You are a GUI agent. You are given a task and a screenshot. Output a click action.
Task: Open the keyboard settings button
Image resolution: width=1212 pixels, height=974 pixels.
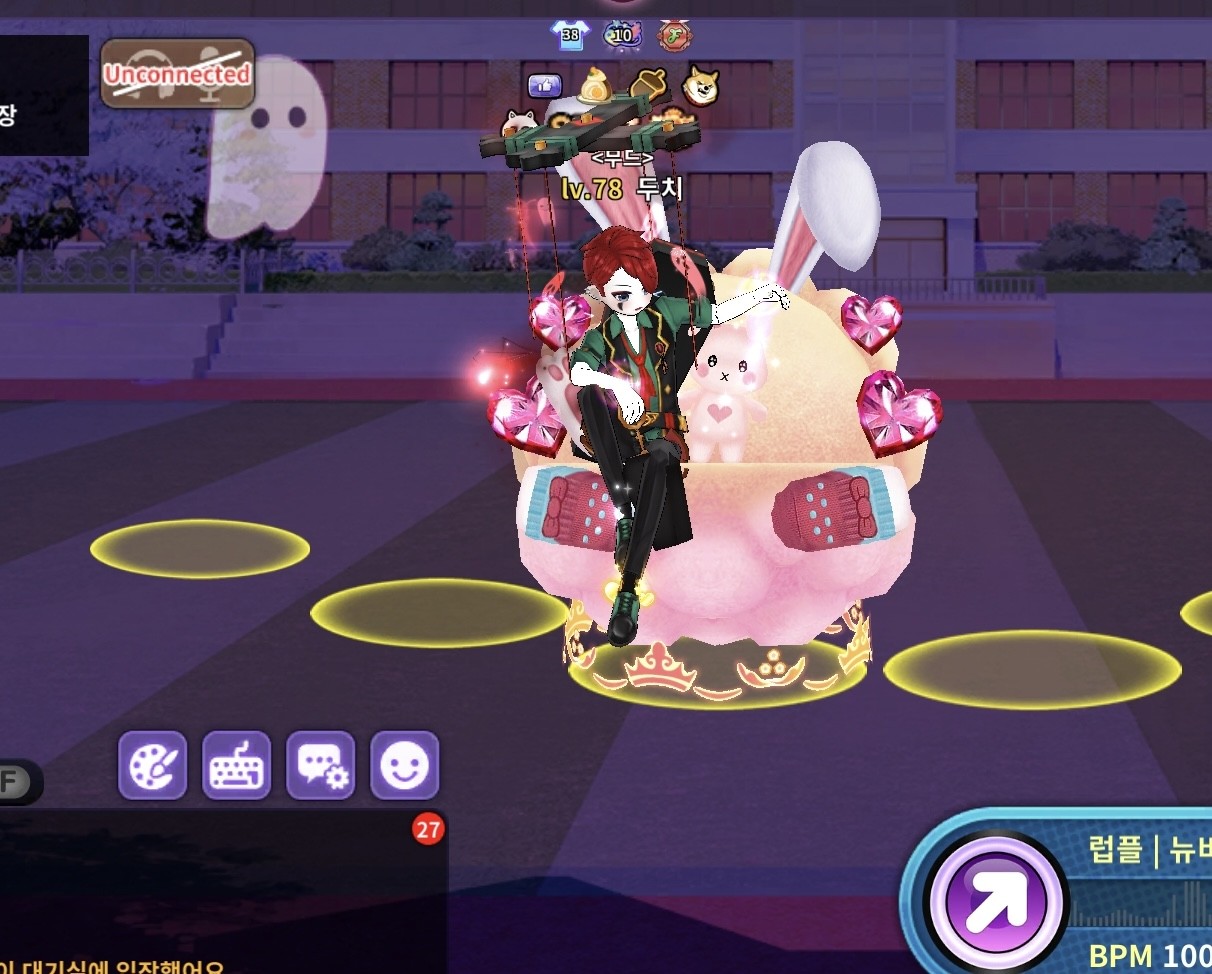(x=237, y=765)
